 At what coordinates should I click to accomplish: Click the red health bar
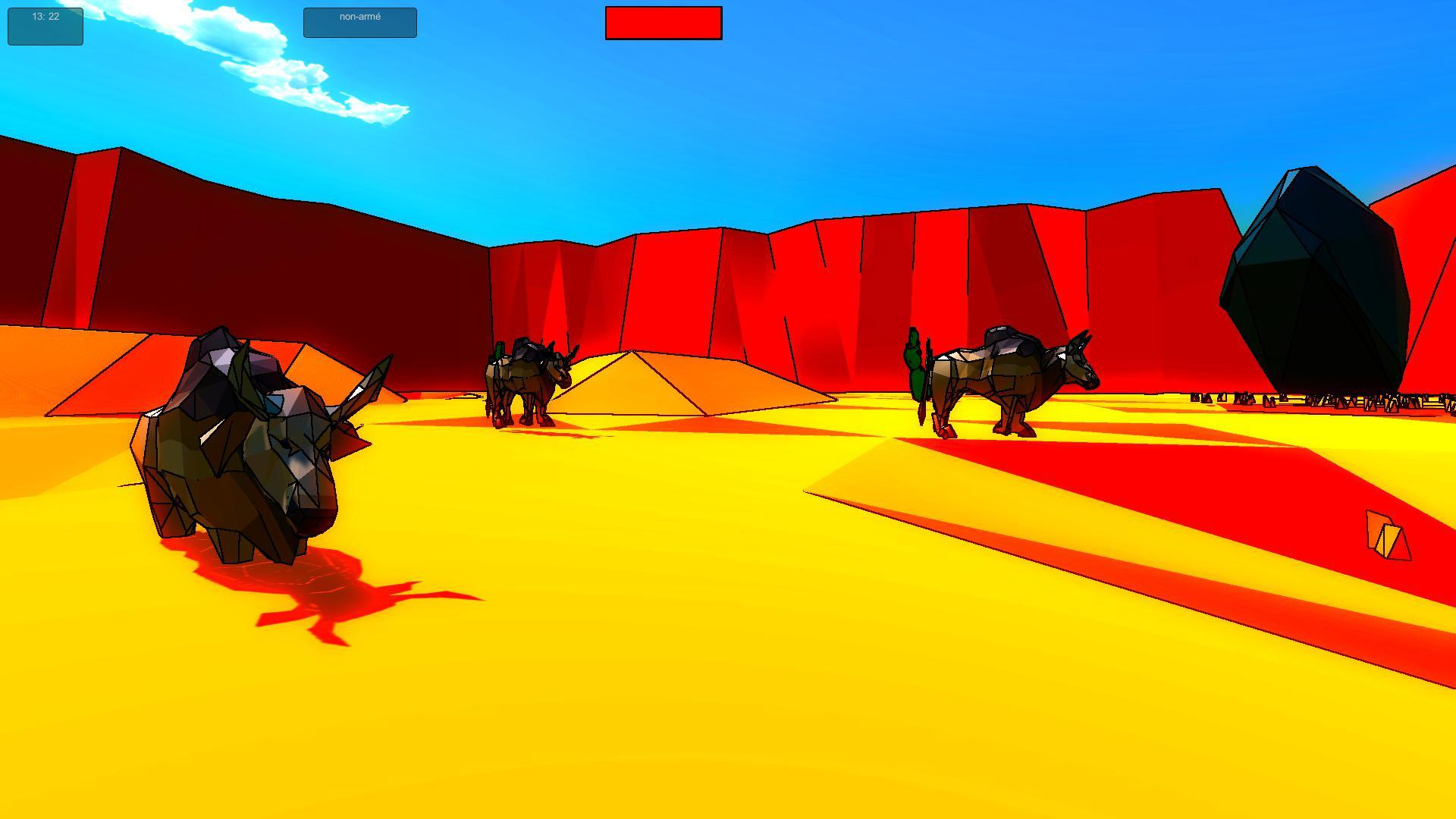click(x=664, y=23)
